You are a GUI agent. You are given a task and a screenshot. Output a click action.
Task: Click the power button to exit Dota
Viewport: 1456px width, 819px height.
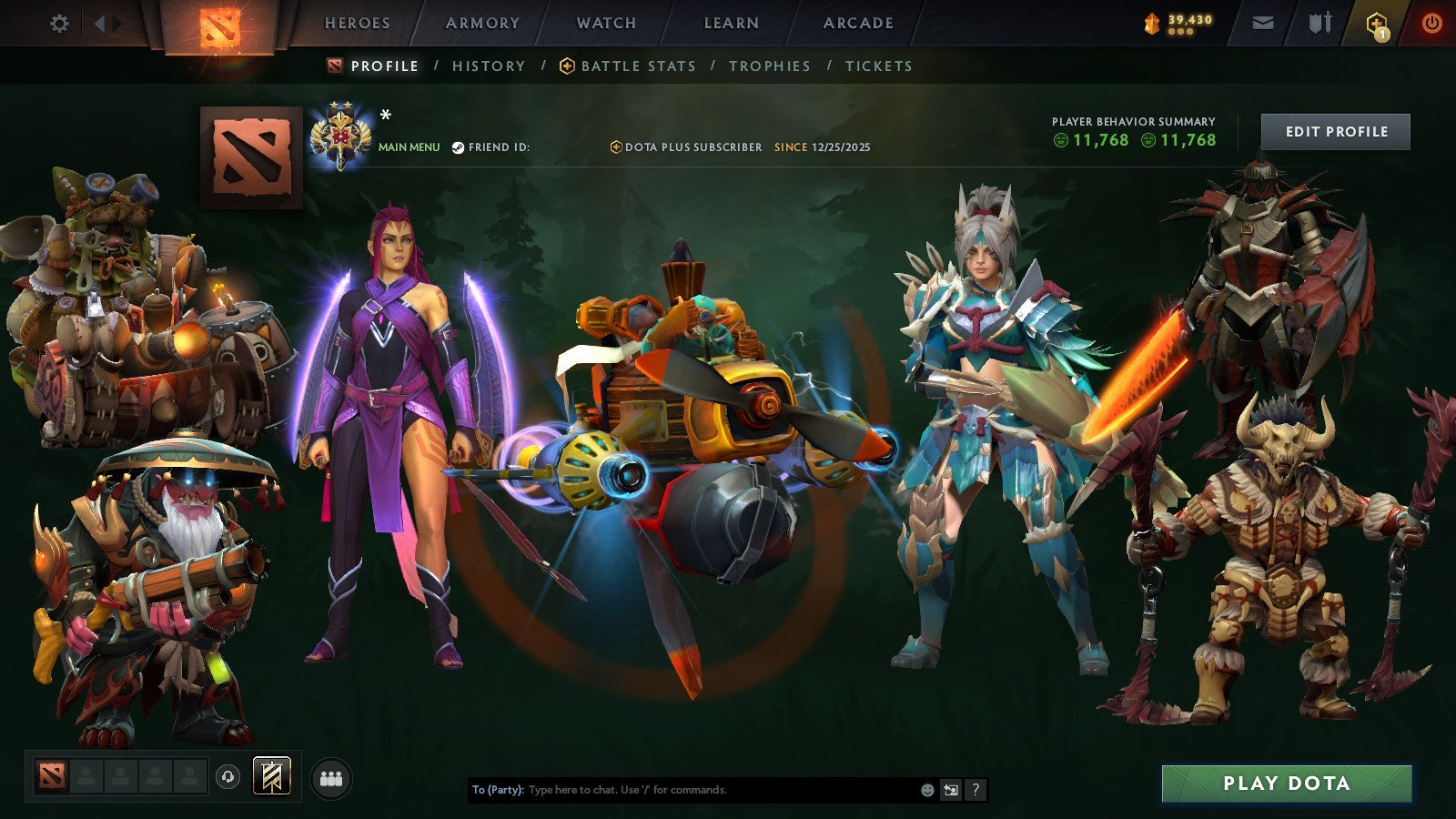point(1431,24)
